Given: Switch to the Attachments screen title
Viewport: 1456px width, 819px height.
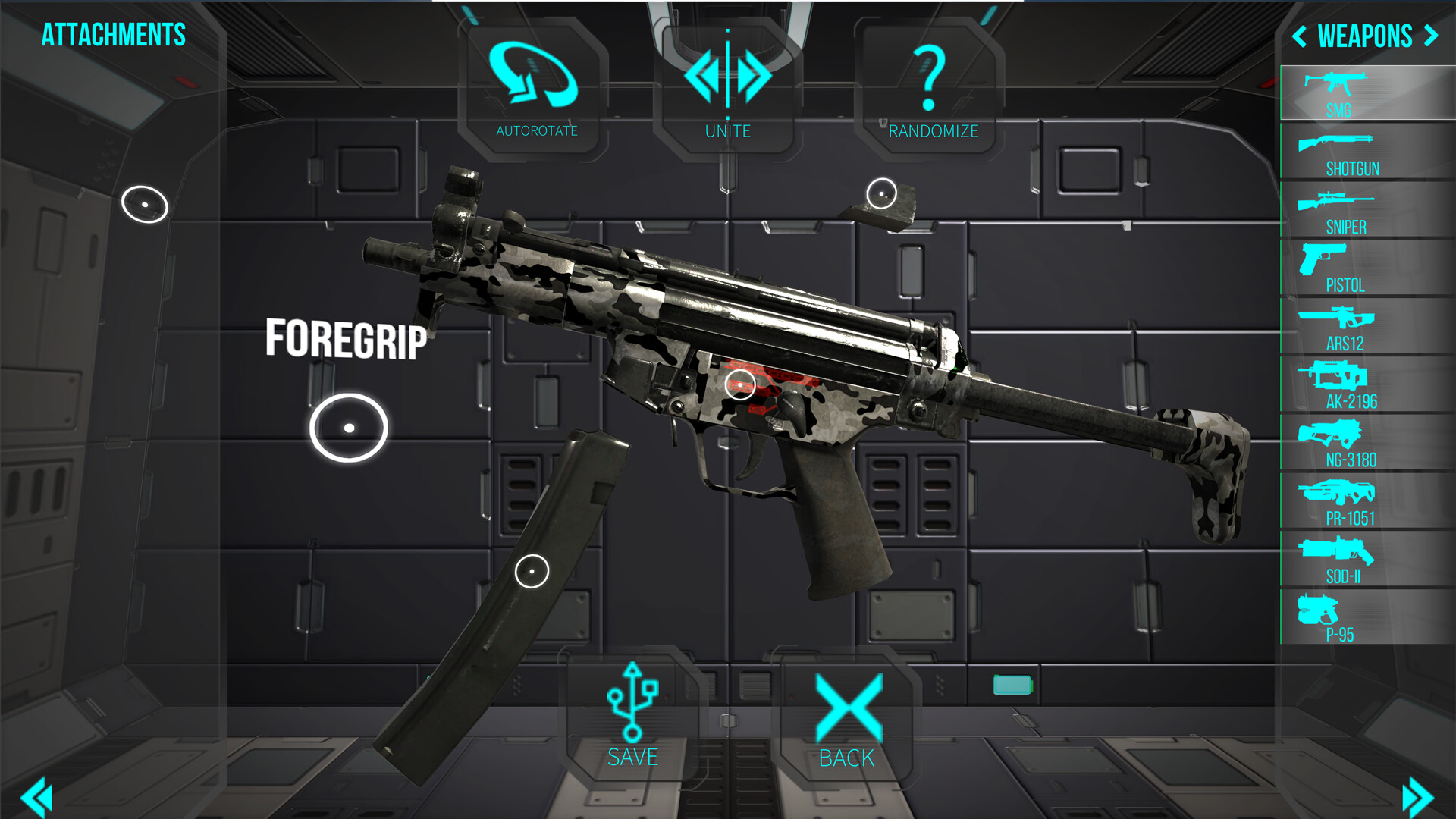Looking at the screenshot, I should [x=112, y=34].
